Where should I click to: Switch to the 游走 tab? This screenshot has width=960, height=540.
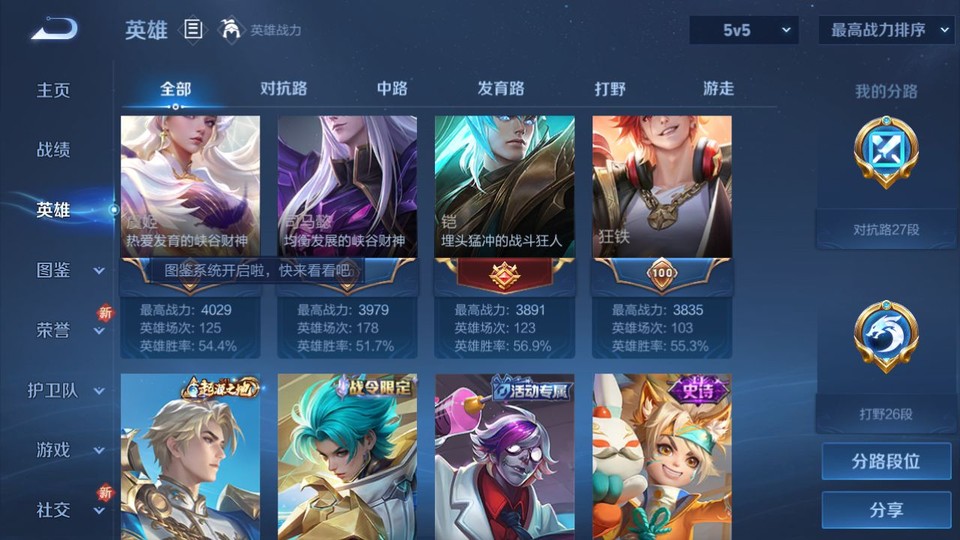click(718, 88)
